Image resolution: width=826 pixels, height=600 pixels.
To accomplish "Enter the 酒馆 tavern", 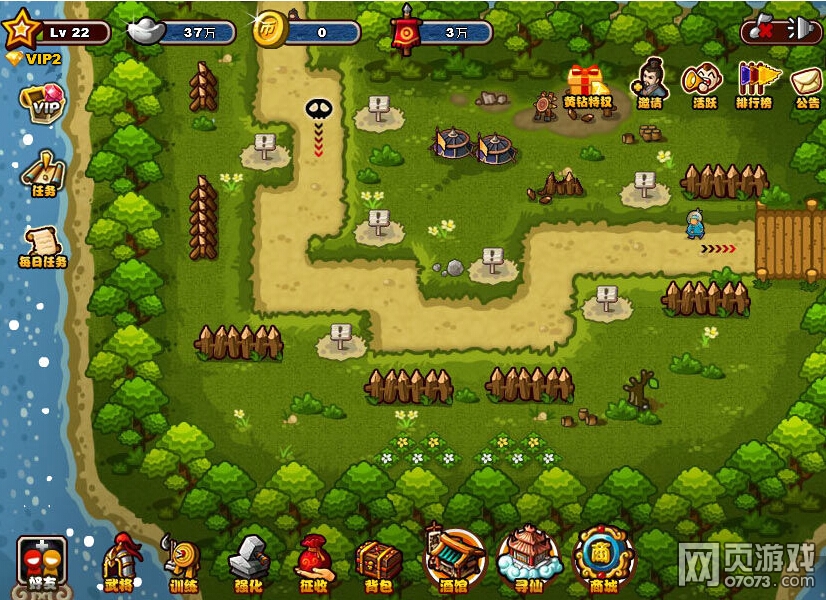I will [454, 557].
